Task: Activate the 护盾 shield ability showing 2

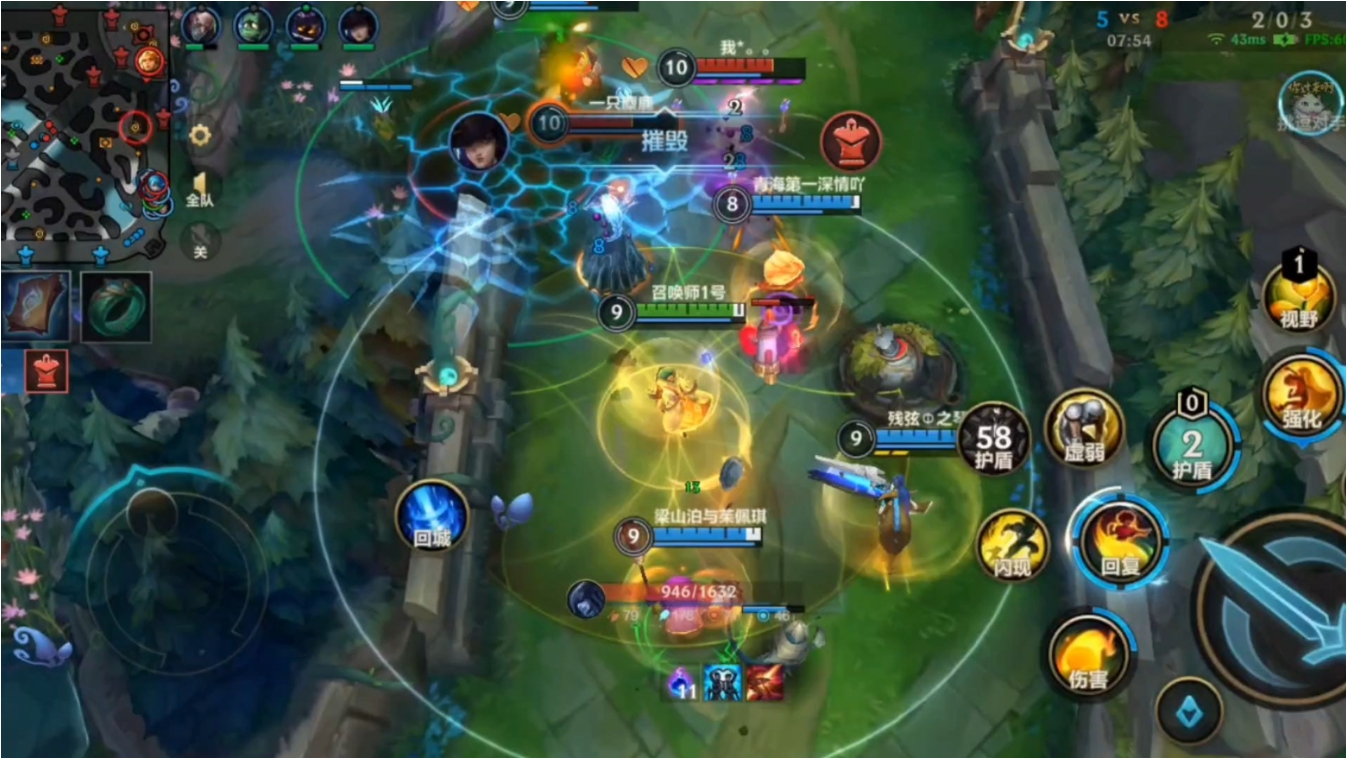Action: coord(1191,446)
